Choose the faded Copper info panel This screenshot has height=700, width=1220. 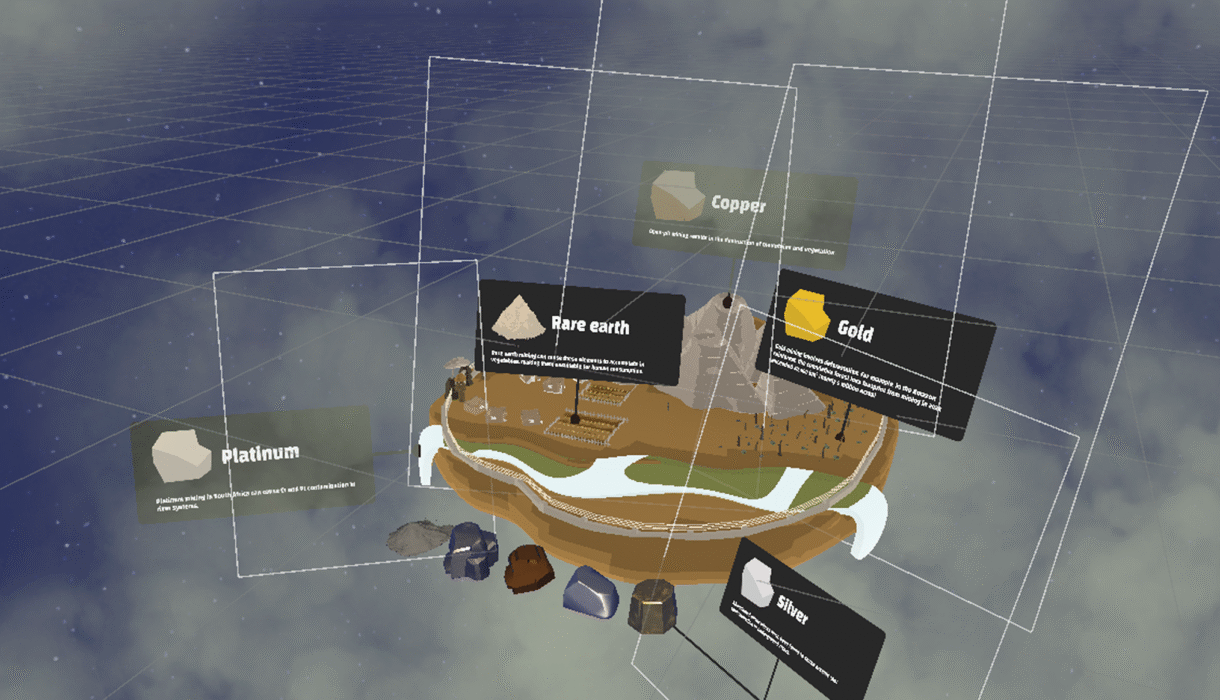745,216
